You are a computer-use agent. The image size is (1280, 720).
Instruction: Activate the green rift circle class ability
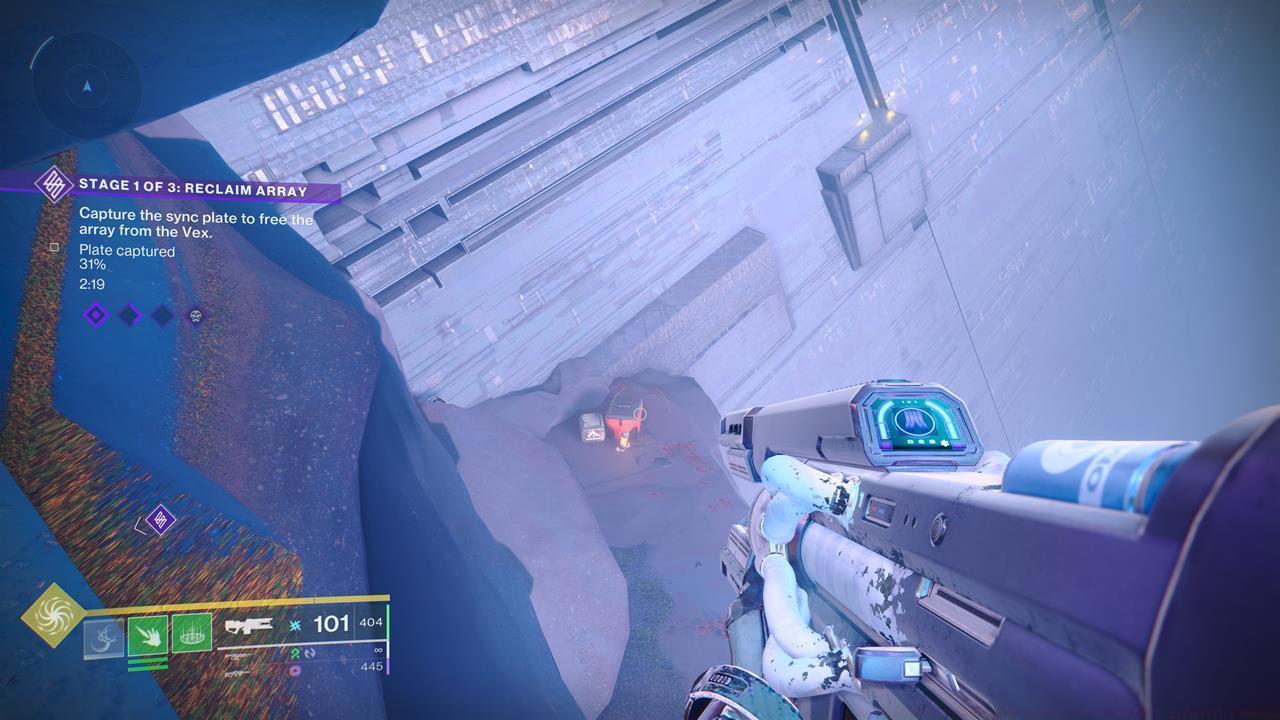(191, 634)
